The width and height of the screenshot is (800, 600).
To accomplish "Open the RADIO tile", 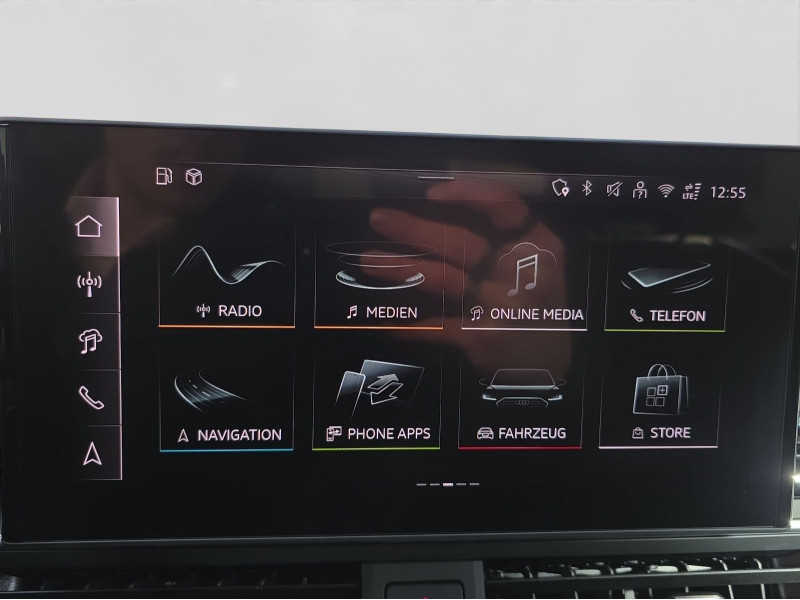I will (226, 281).
